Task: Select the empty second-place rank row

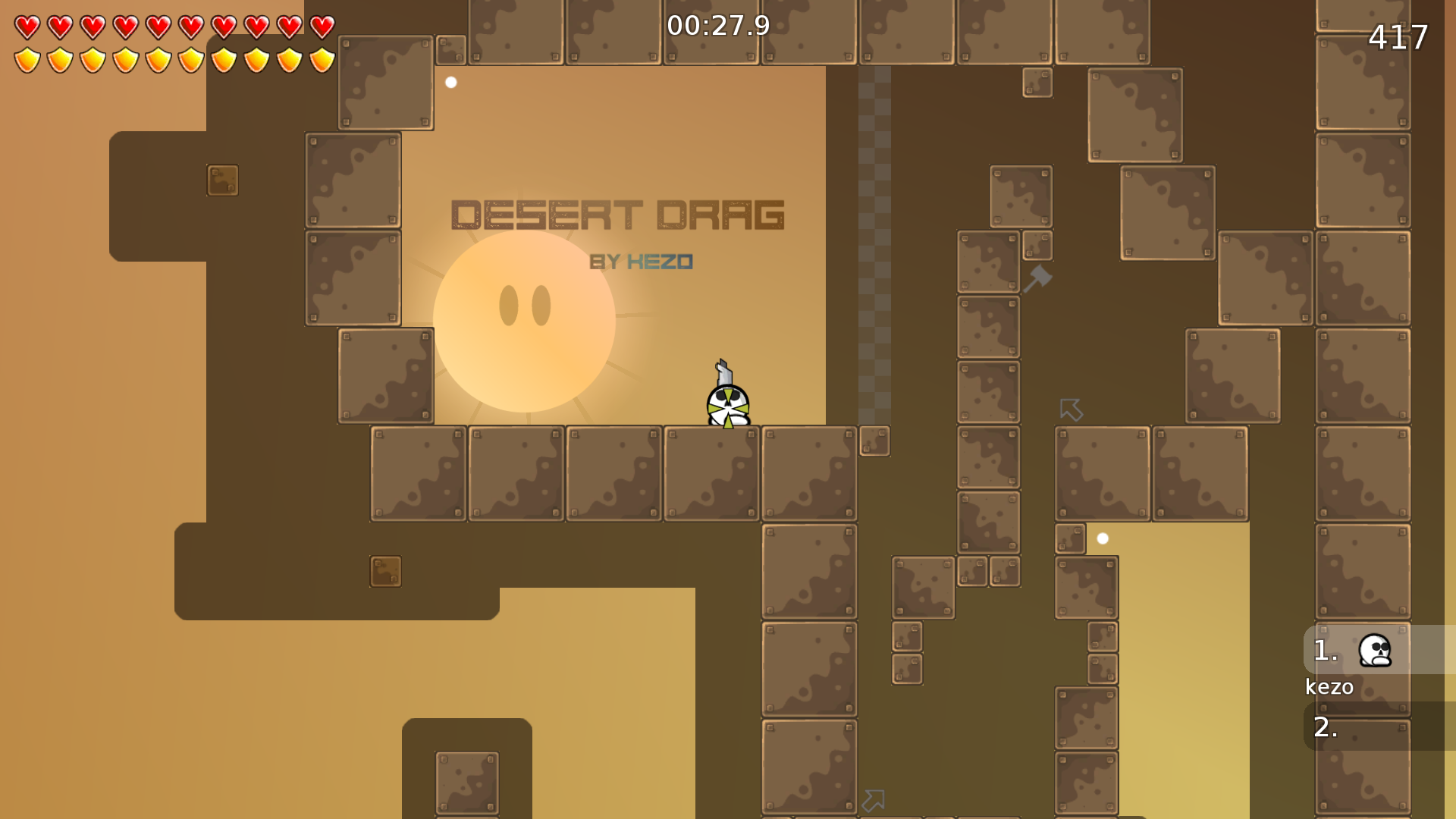Action: [x=1379, y=726]
